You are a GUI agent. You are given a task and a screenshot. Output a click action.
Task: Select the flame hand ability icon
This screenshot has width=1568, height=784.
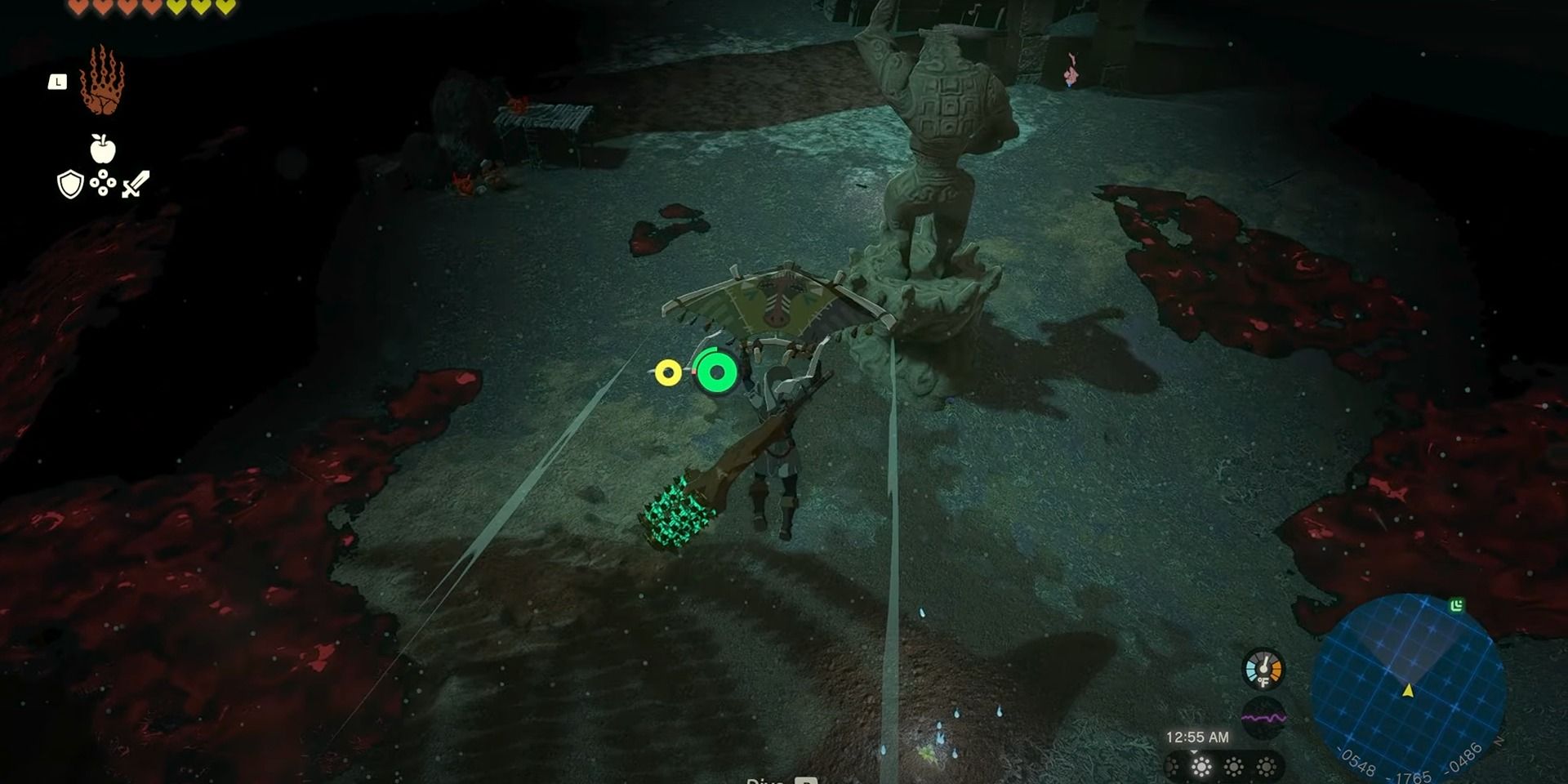pos(104,82)
